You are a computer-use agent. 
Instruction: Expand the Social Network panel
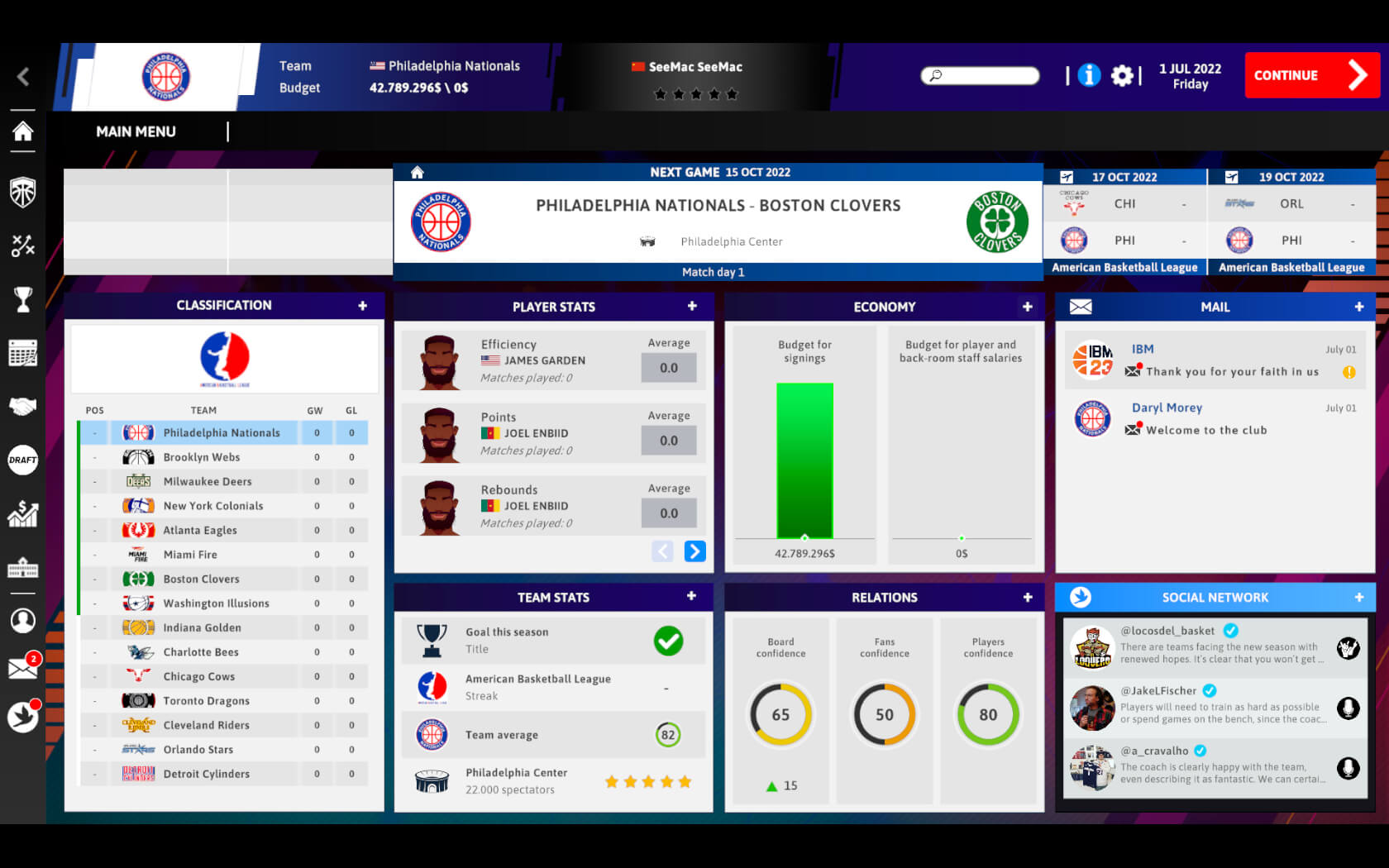[1358, 597]
